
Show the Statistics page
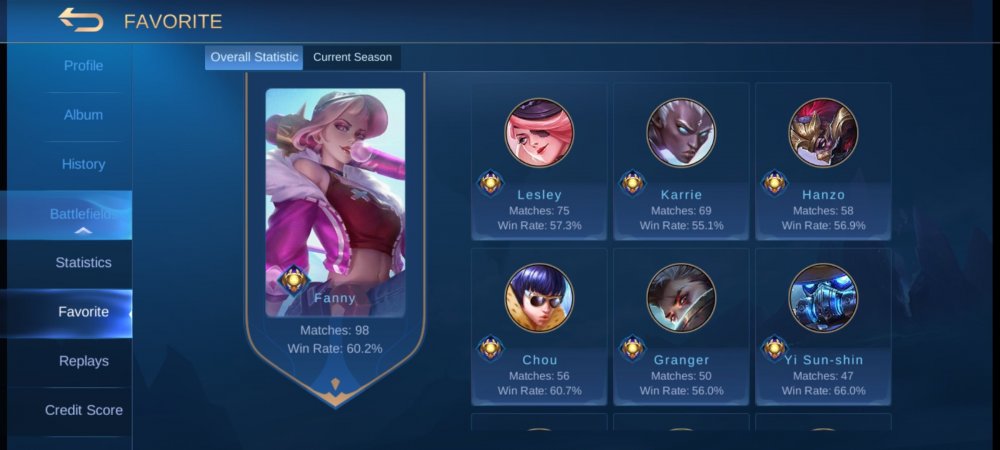tap(84, 263)
